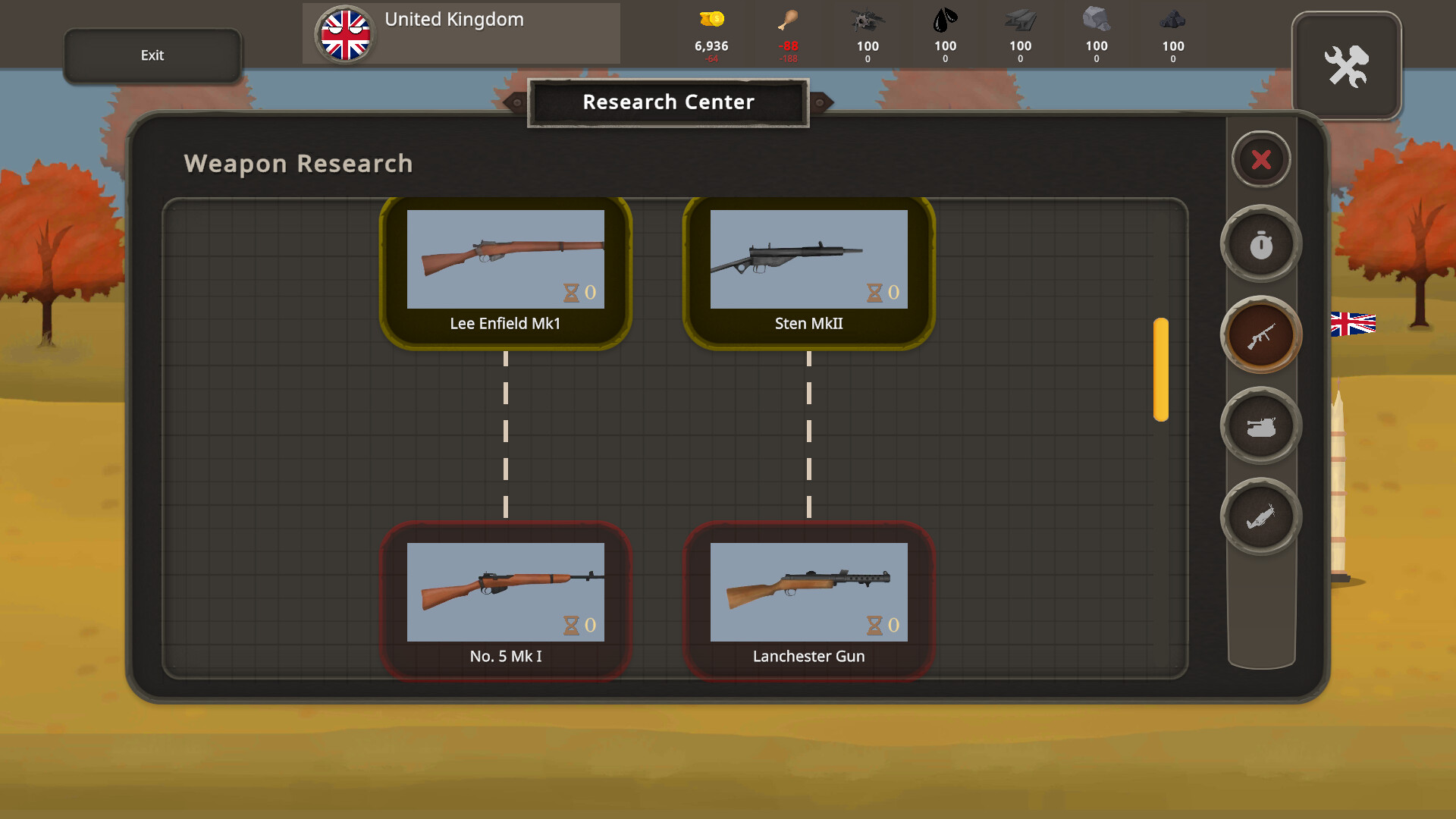Close the Research Center panel
The width and height of the screenshot is (1456, 819).
1261,159
